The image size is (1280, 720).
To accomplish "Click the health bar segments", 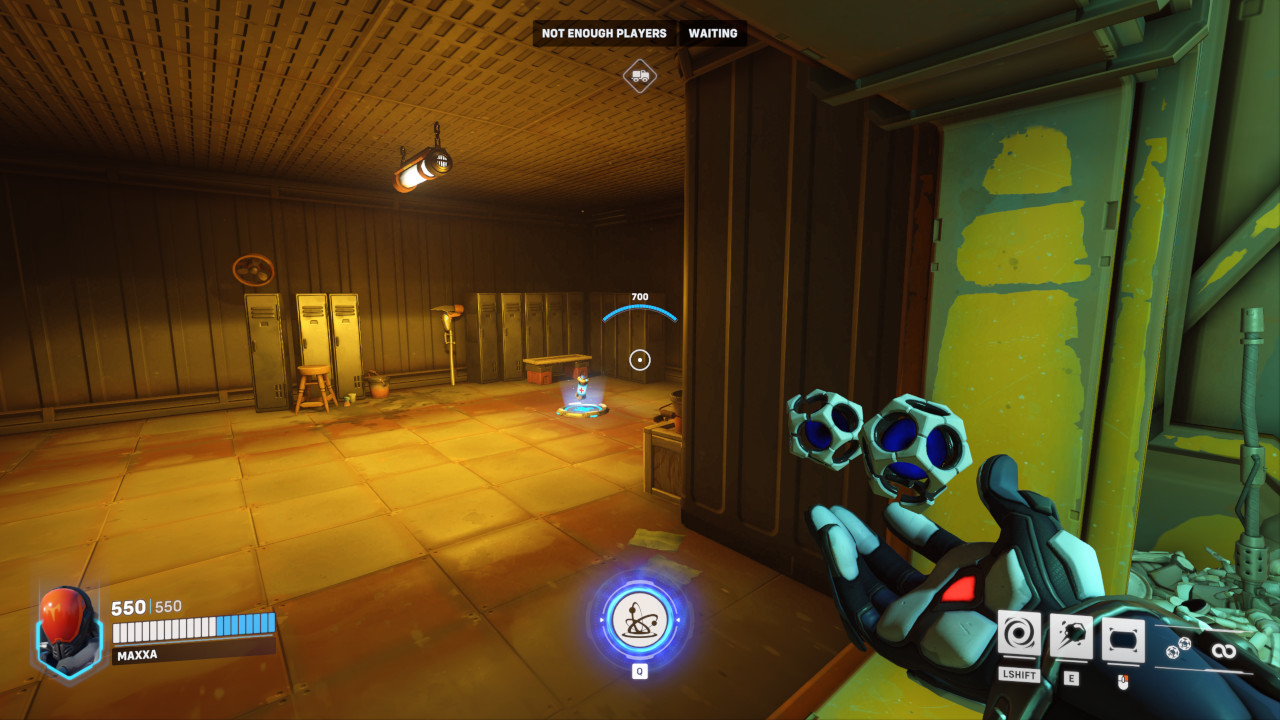I will (192, 630).
